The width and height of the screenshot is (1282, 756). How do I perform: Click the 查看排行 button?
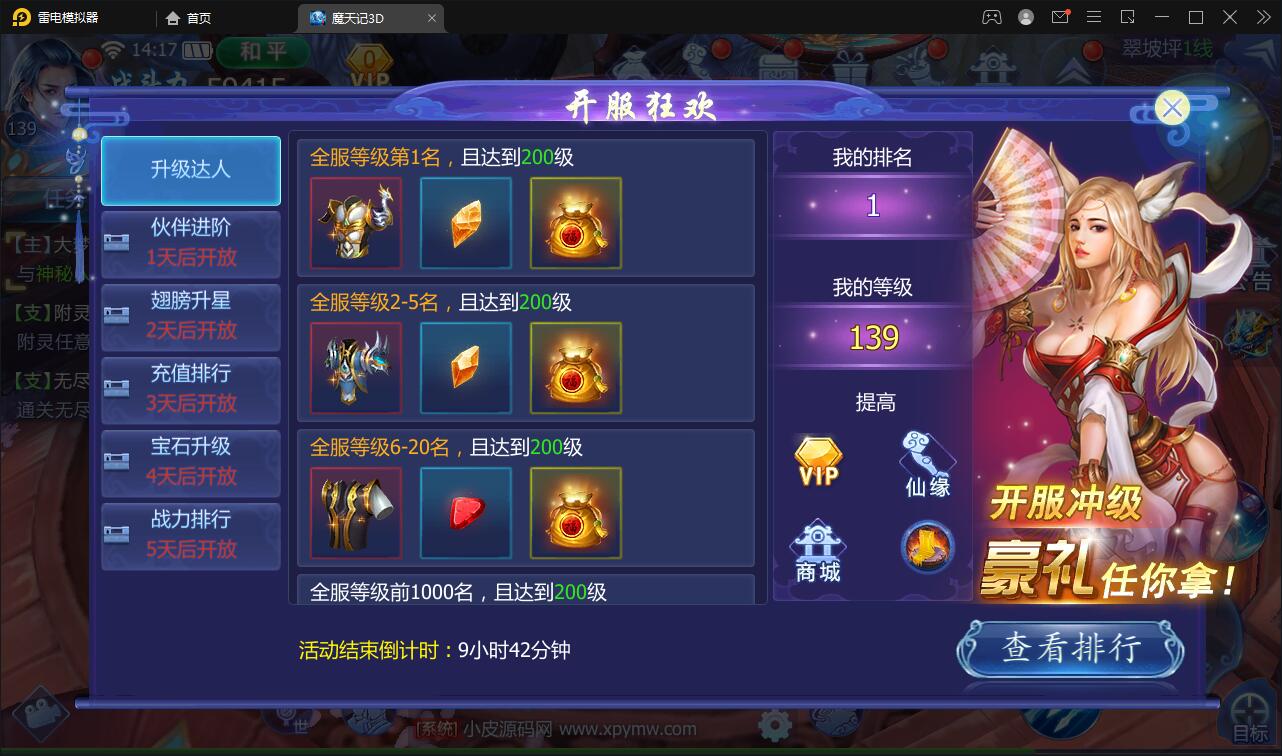[1070, 649]
